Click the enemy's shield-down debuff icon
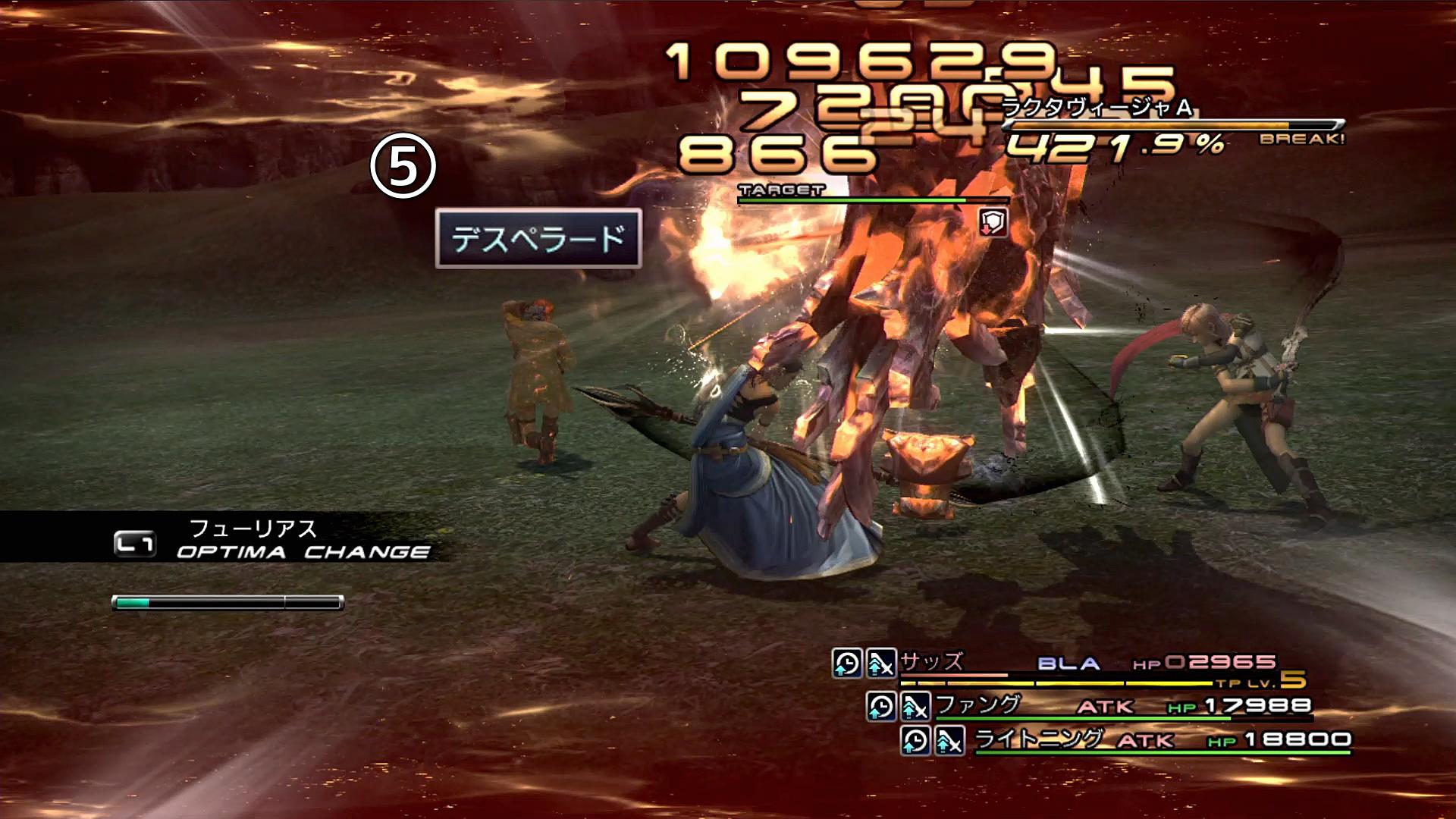Viewport: 1456px width, 819px height. coord(993,223)
